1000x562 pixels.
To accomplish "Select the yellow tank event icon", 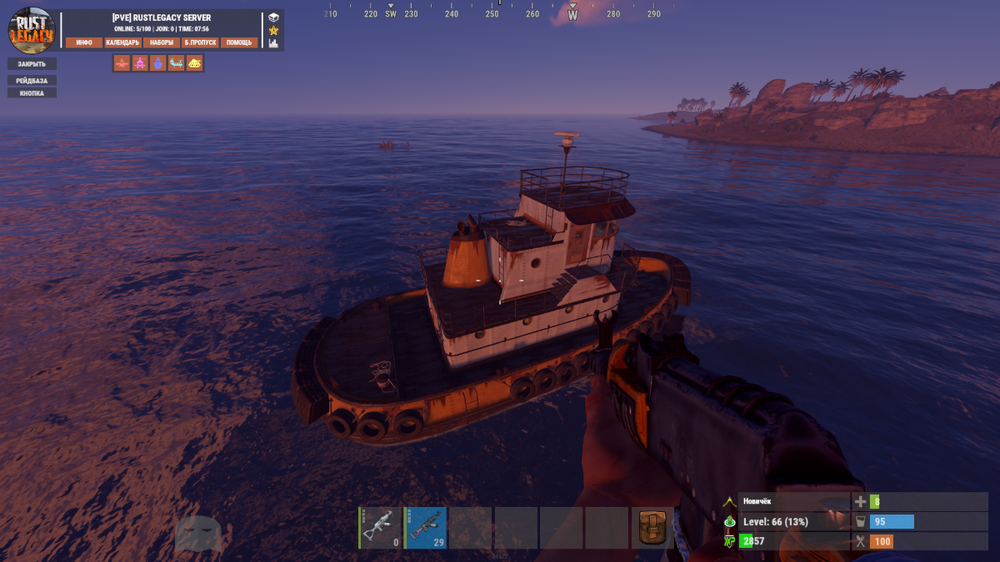I will click(195, 63).
